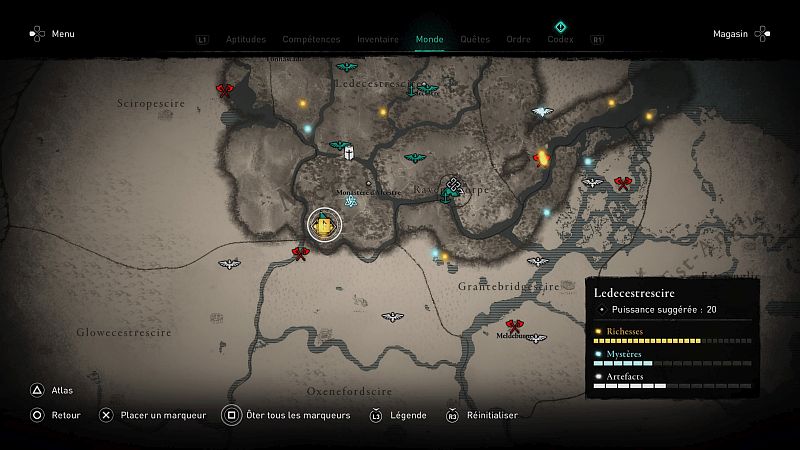Select the gold circled marker on the map
Image resolution: width=800 pixels, height=450 pixels.
325,225
